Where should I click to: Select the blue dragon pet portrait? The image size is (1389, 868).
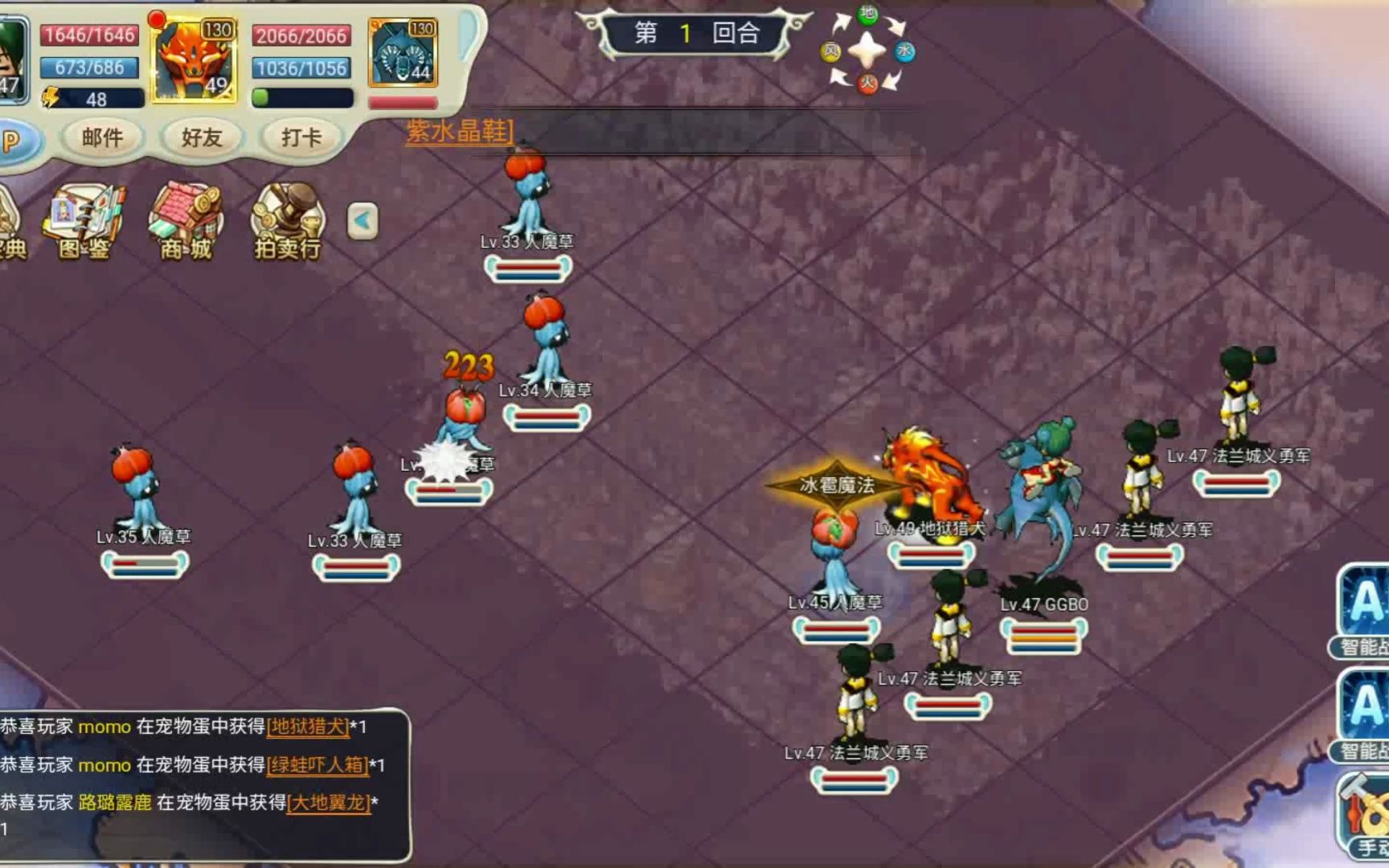404,53
